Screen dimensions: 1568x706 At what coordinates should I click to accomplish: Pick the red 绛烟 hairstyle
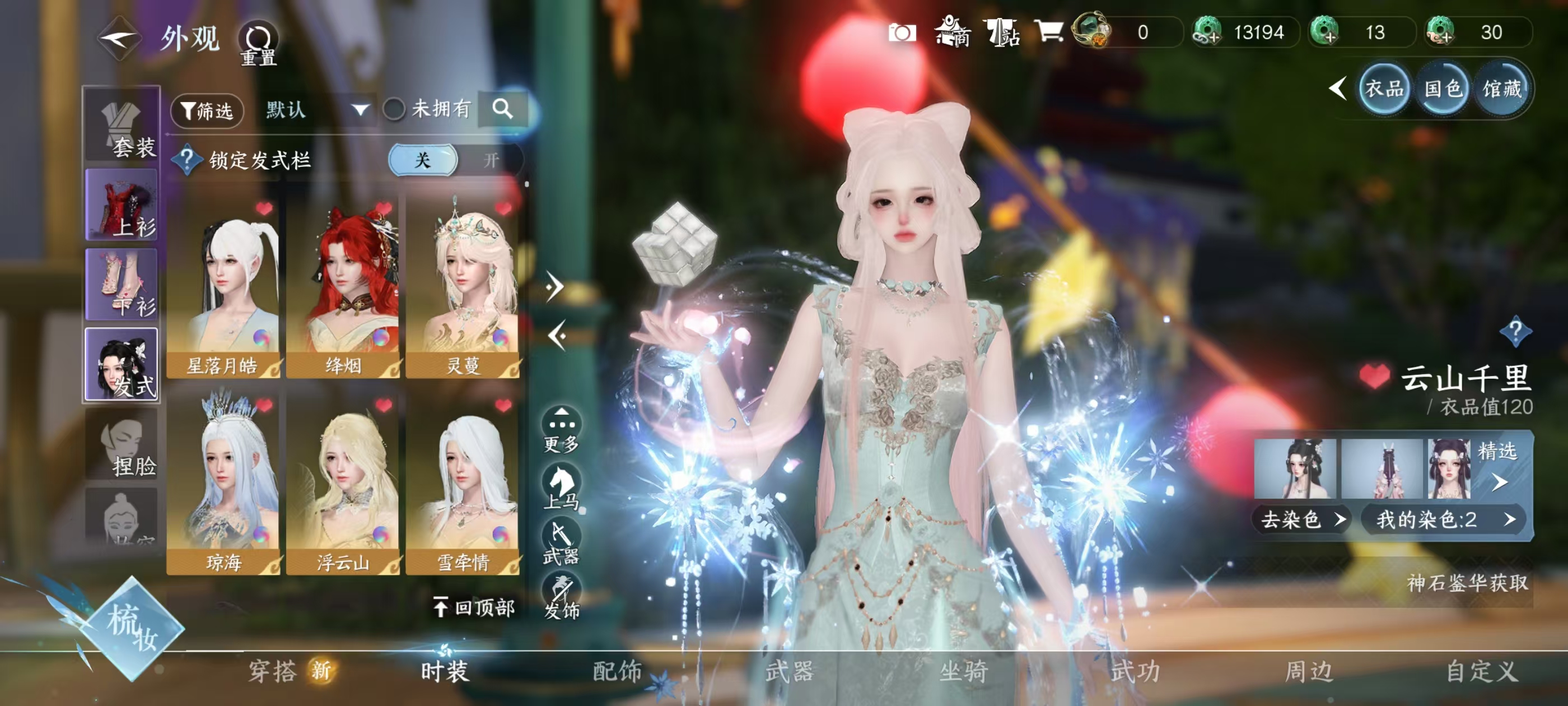[343, 286]
